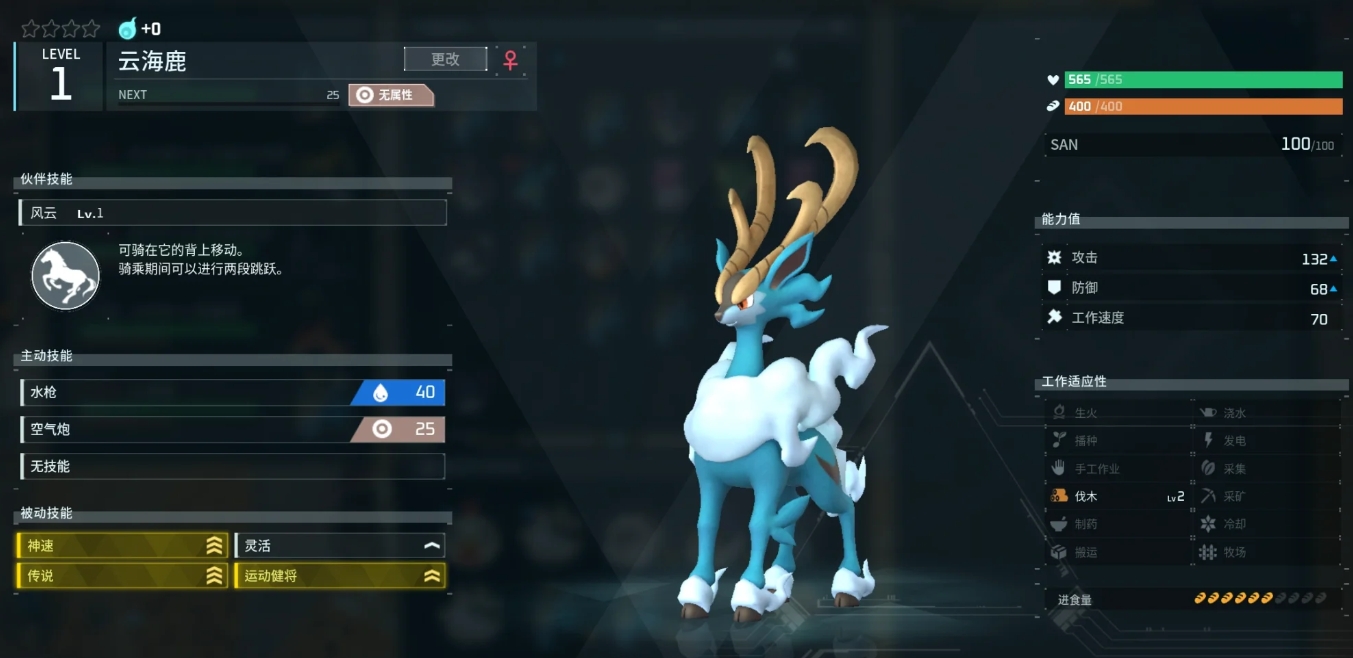Click the 更改 rename button
The height and width of the screenshot is (658, 1353).
[445, 59]
